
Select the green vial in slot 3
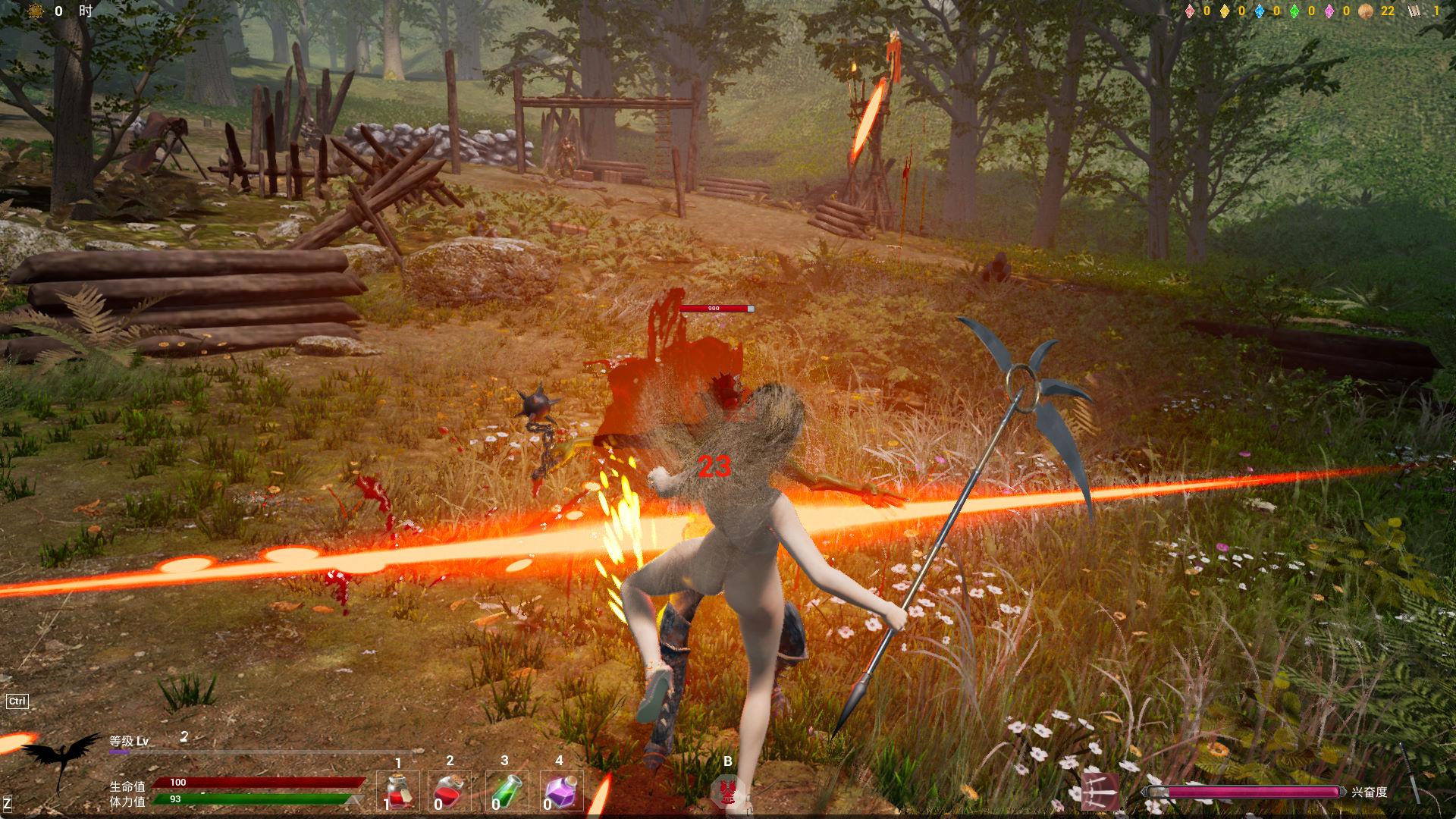click(504, 791)
